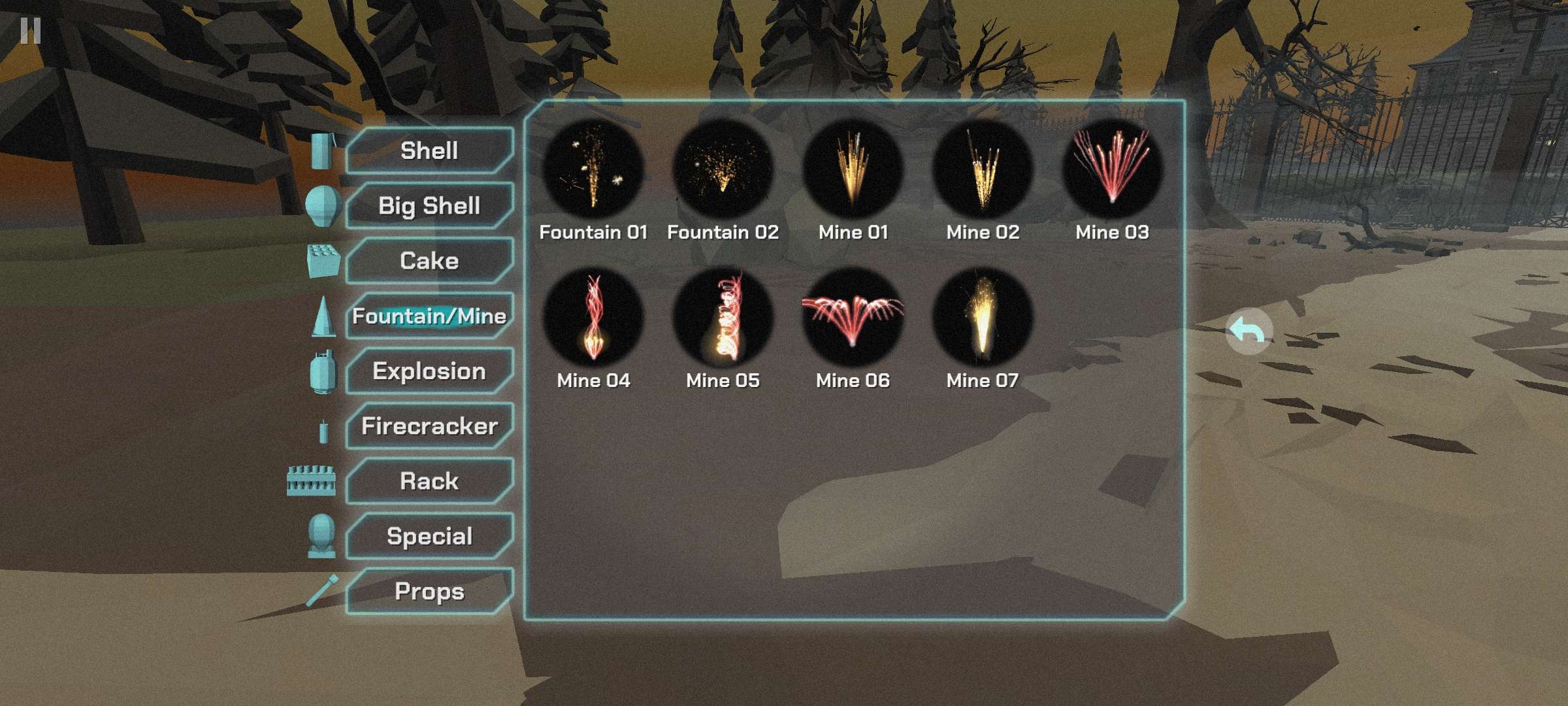Switch to the Shell category

(x=429, y=151)
